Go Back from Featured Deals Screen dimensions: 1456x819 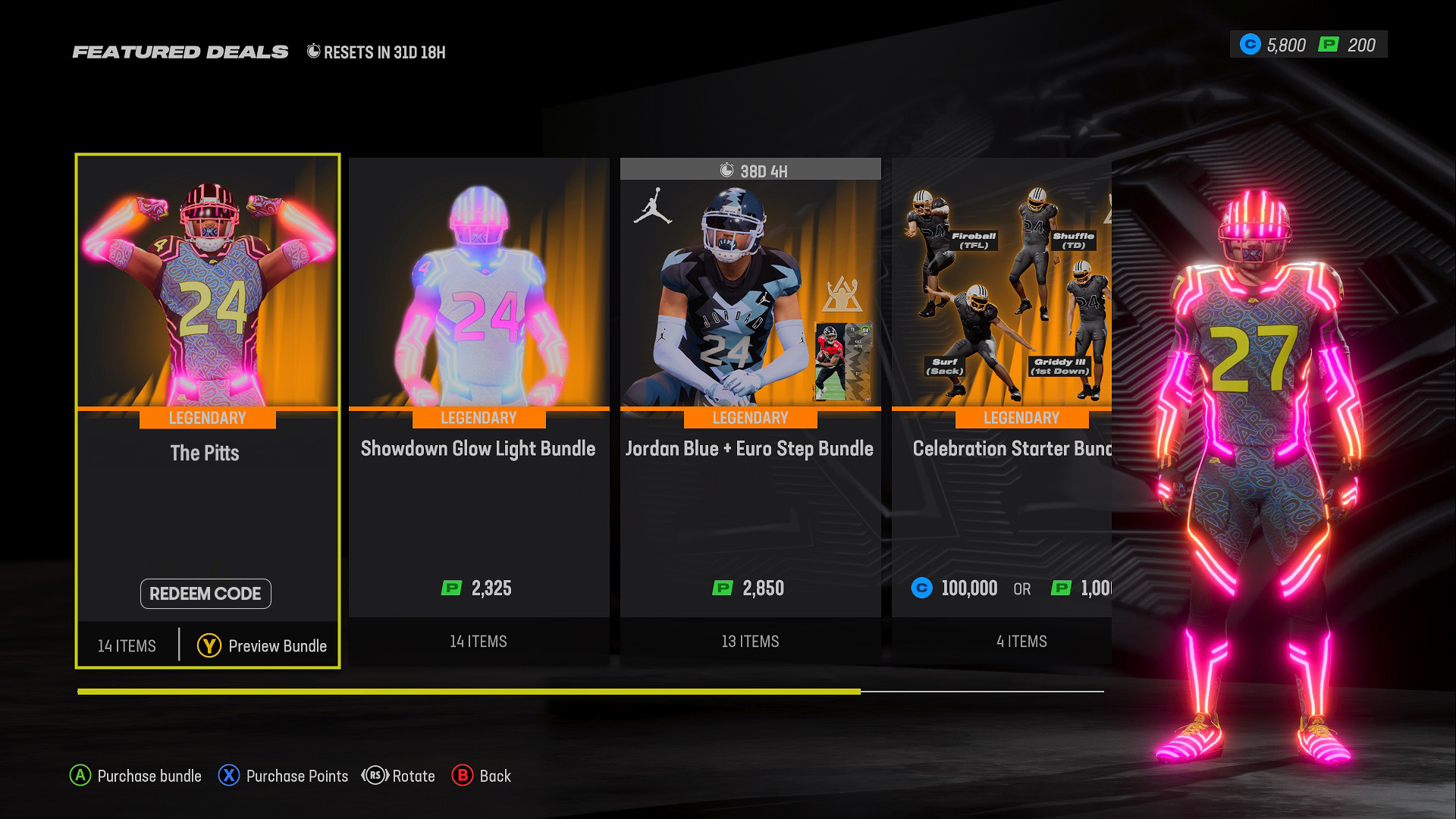pos(482,776)
